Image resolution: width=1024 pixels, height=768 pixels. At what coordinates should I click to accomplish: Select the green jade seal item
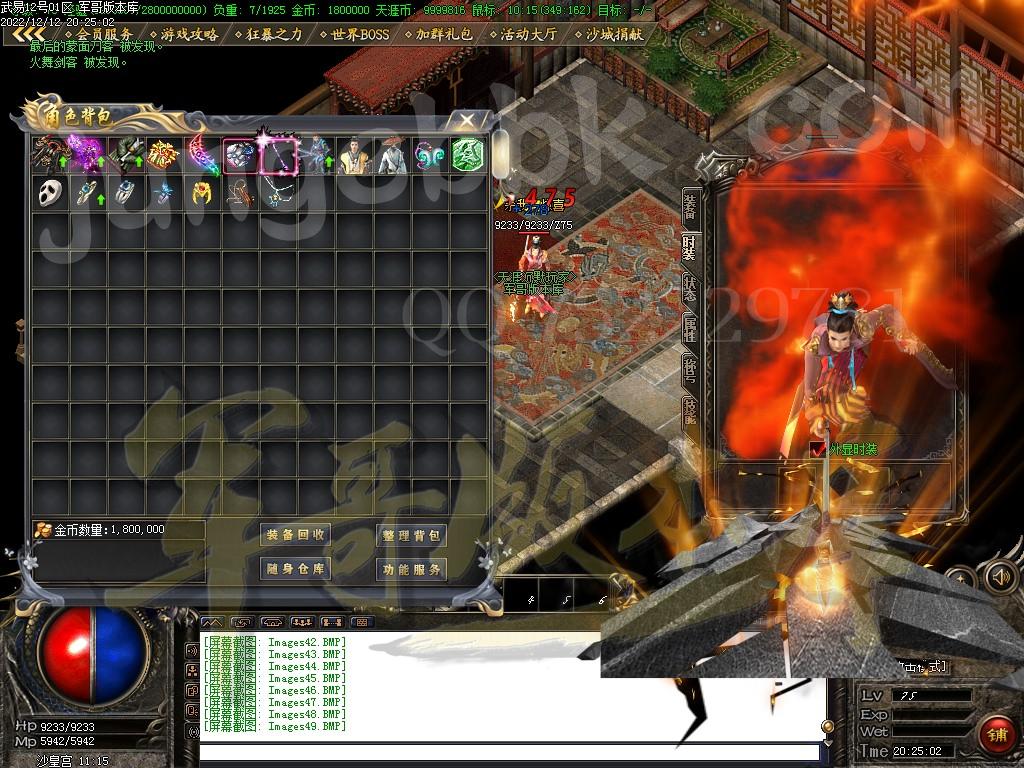click(468, 155)
